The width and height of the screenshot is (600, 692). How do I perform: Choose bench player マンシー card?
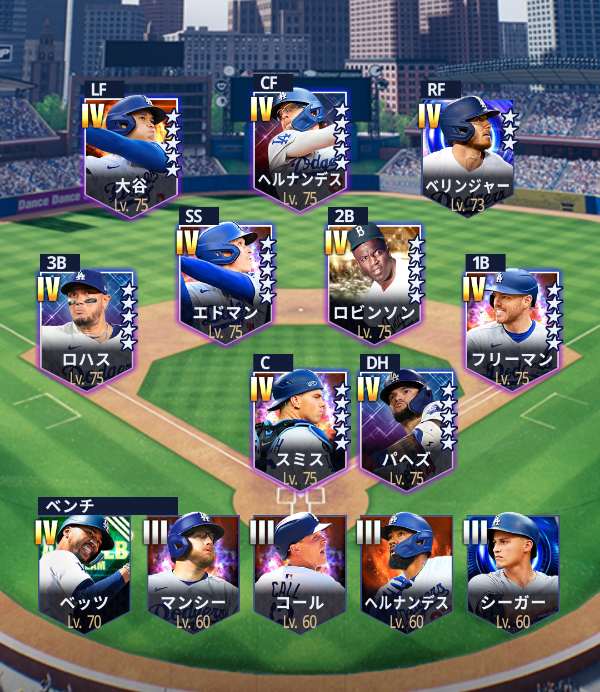(x=192, y=572)
